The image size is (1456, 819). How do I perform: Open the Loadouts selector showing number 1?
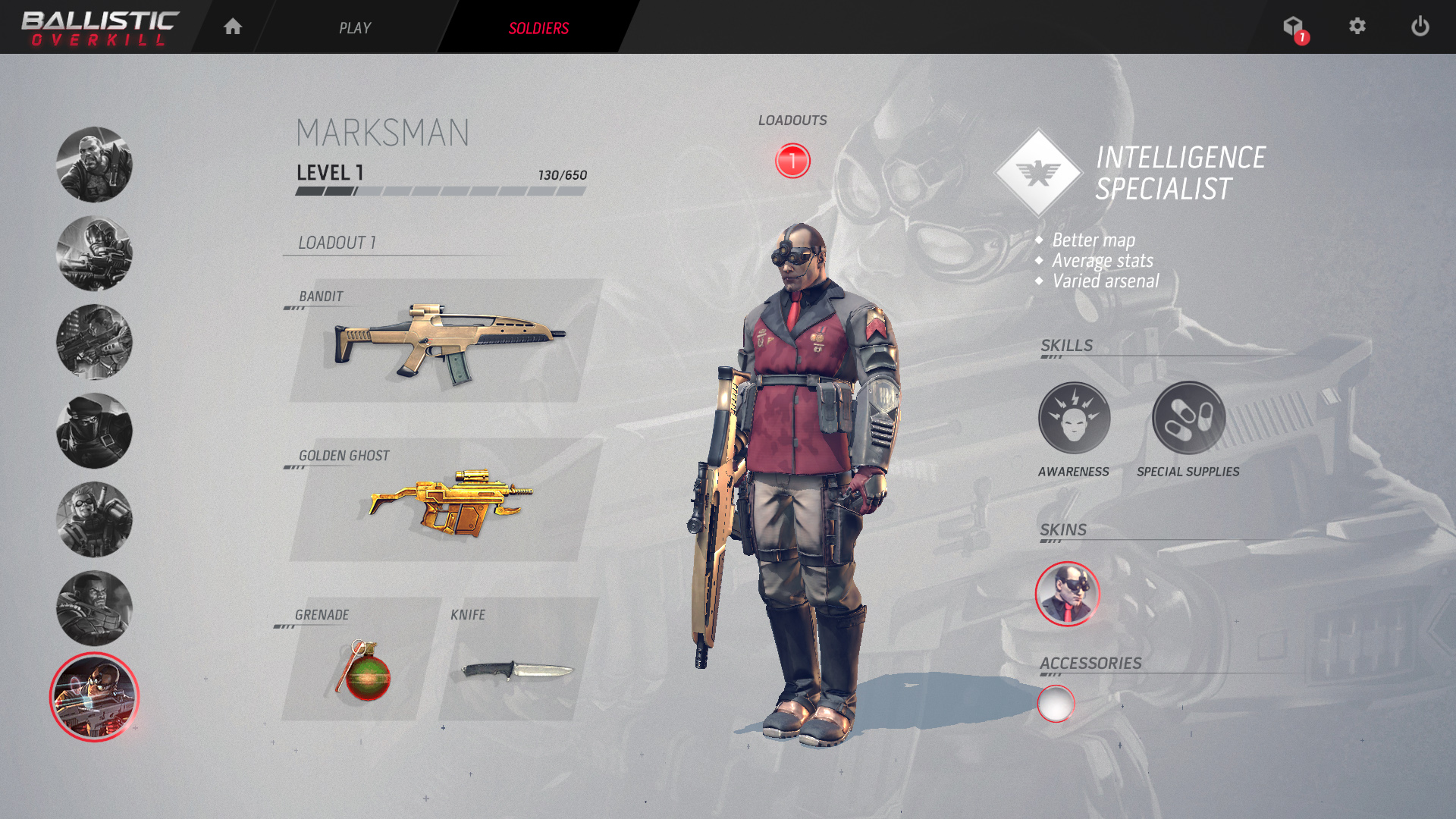(x=792, y=160)
